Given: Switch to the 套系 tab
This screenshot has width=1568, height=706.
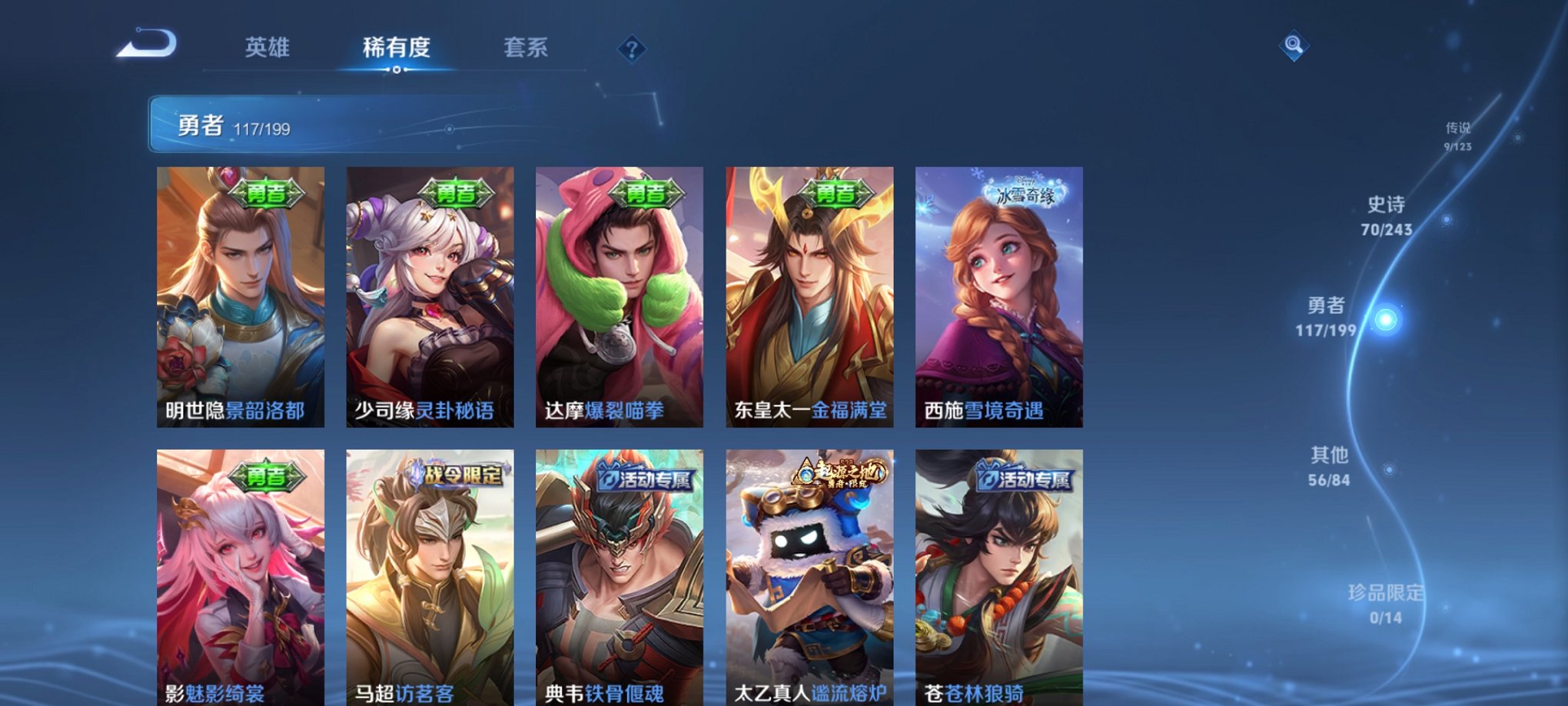Looking at the screenshot, I should pyautogui.click(x=526, y=48).
